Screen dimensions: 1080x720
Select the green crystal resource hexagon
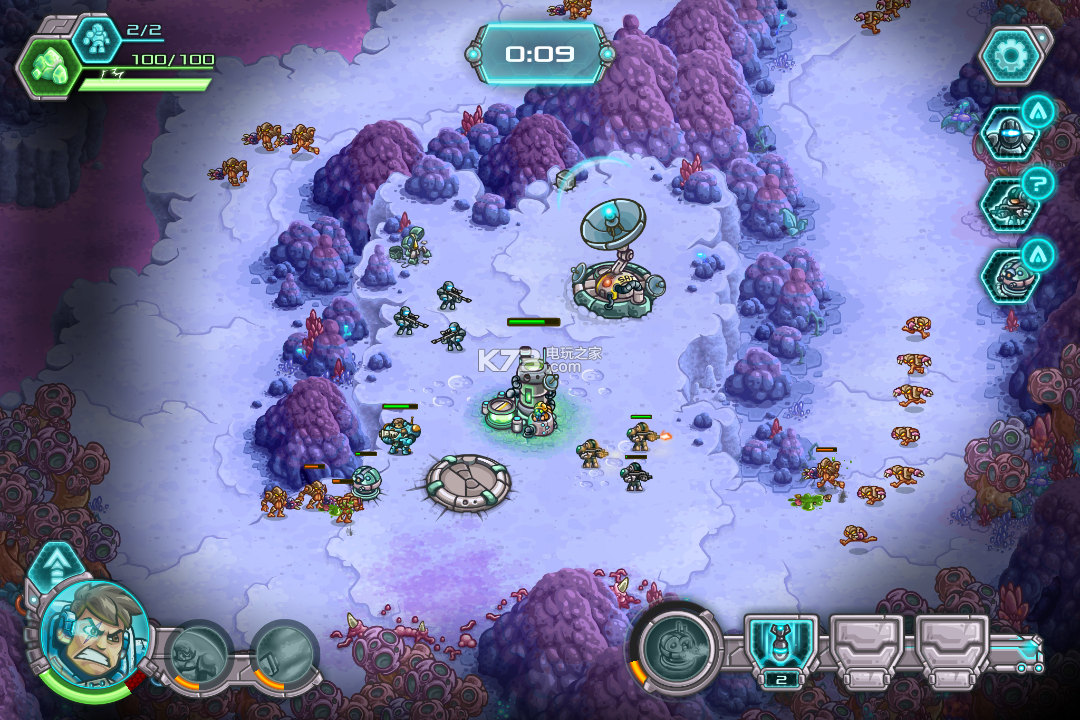[x=45, y=69]
